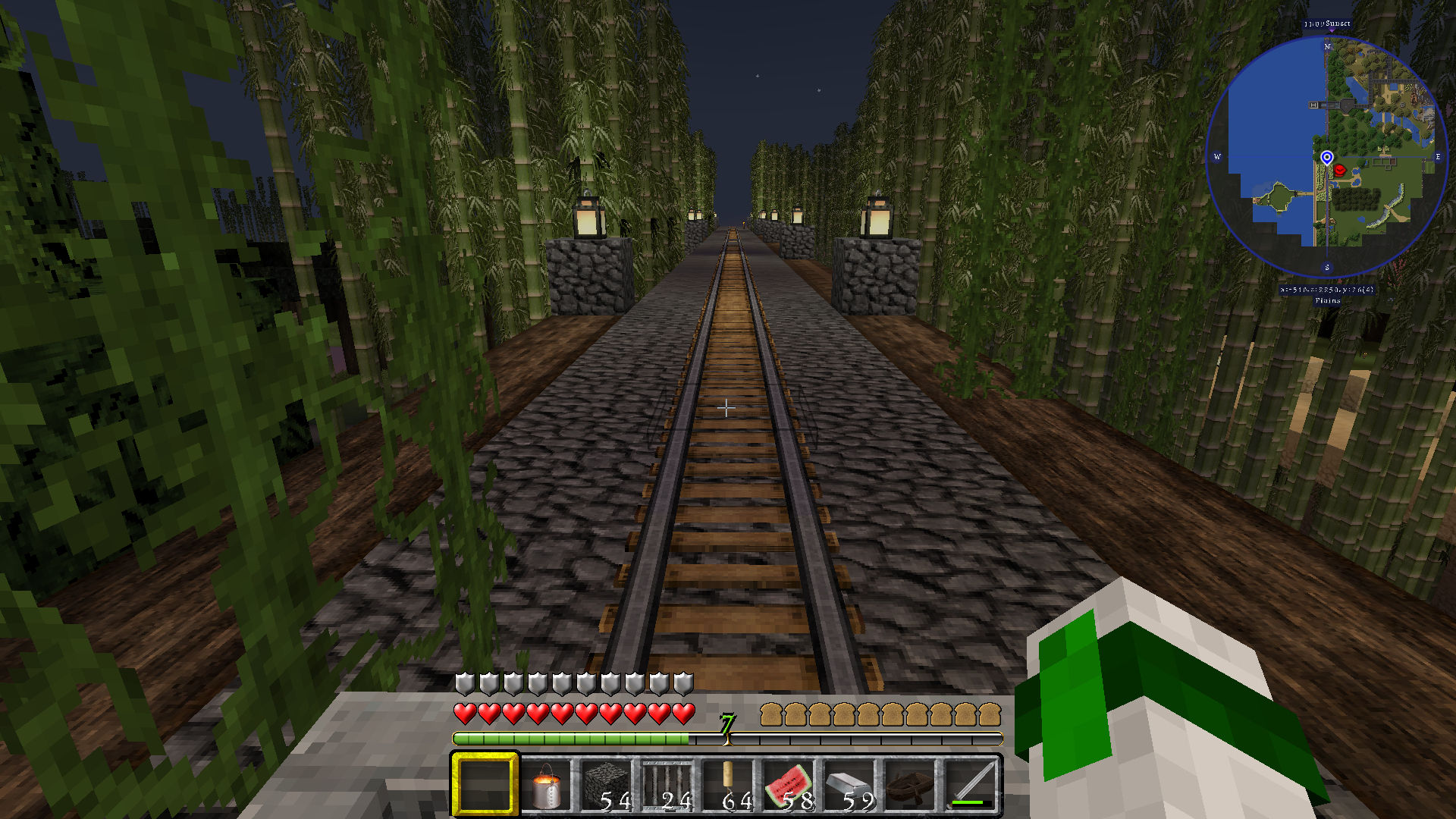Click the highlighted empty hotbar slot
This screenshot has height=819, width=1456.
pos(485,785)
